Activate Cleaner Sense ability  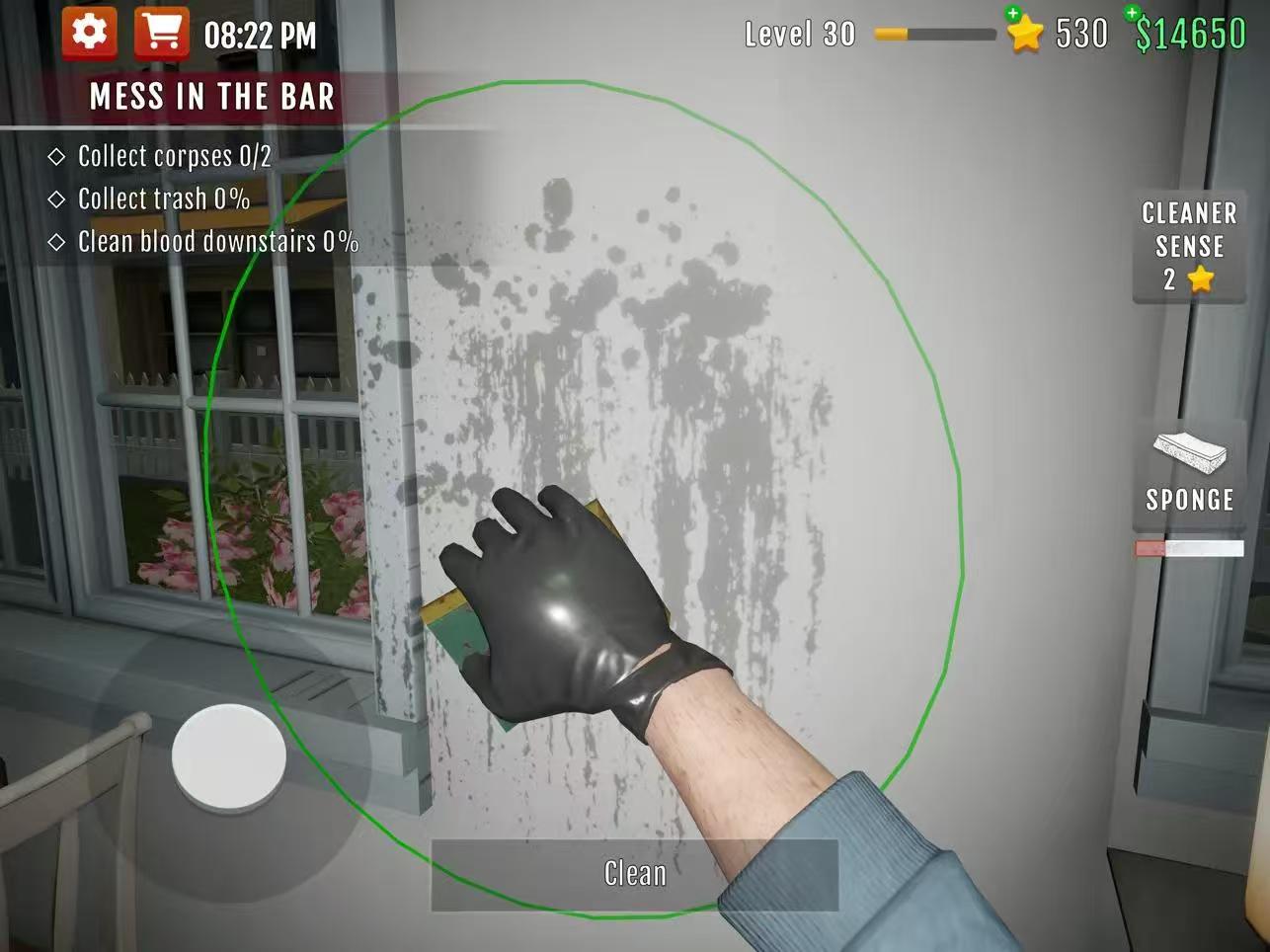pos(1189,247)
